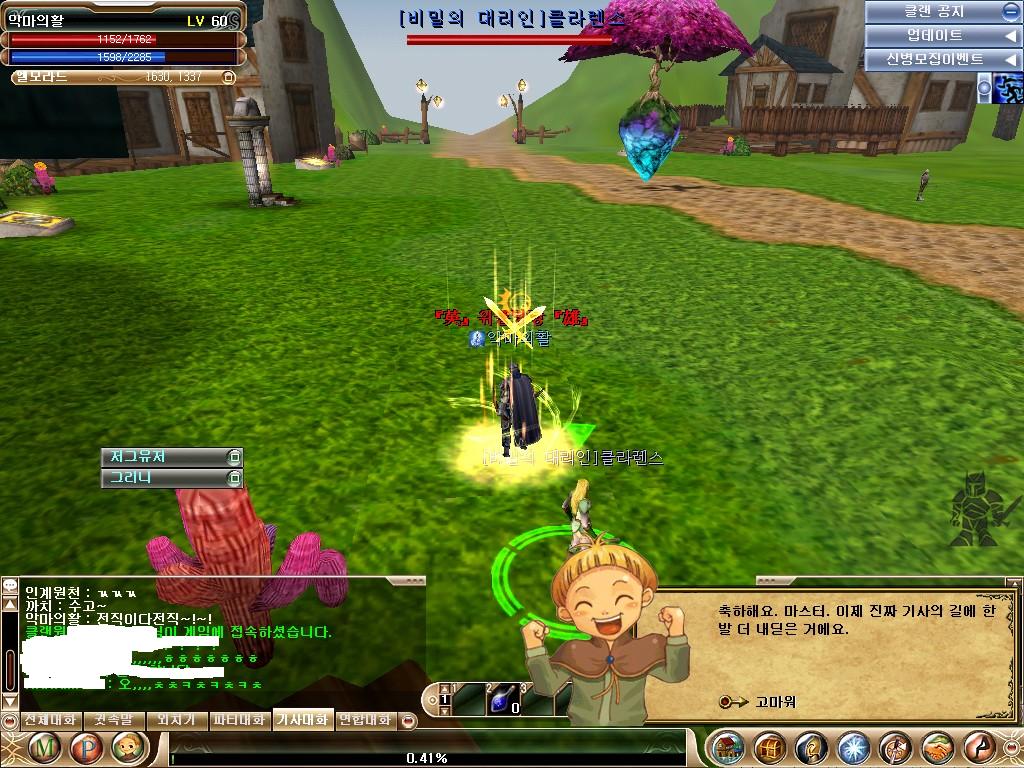Expand the 신병모집이벤트 event panel
This screenshot has height=768, width=1024.
1011,60
